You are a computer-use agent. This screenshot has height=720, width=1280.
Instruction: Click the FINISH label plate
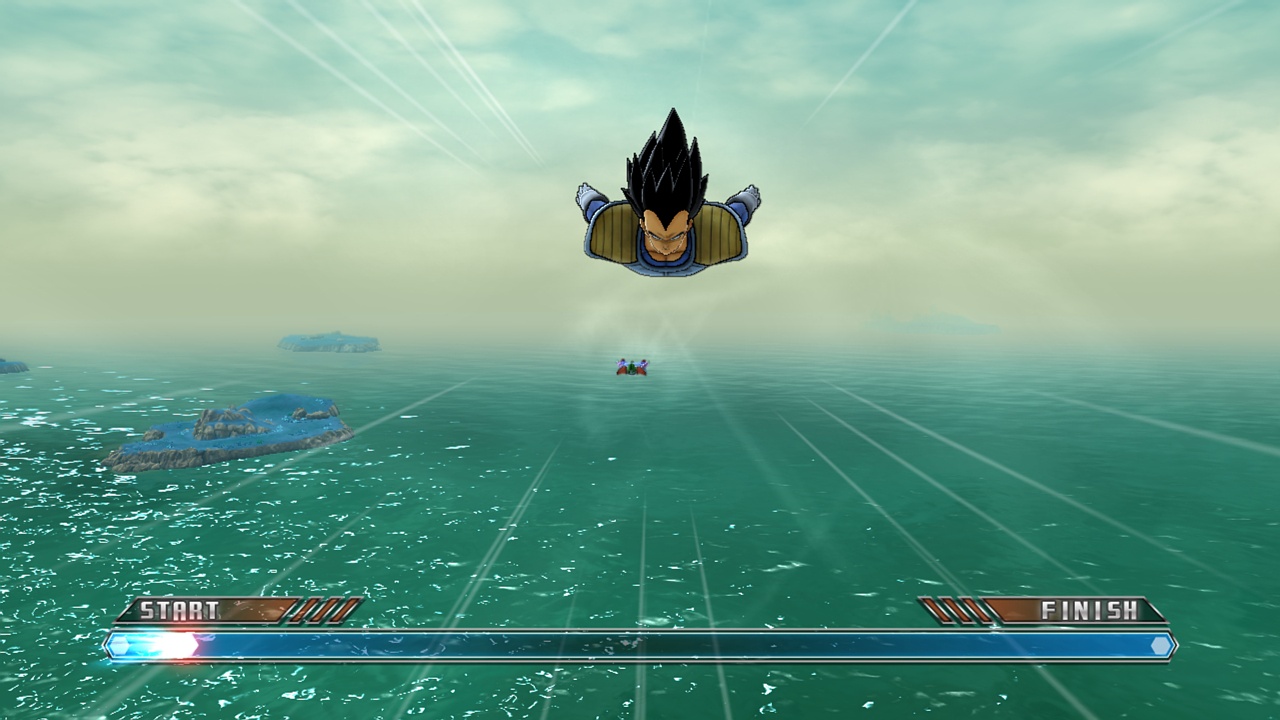[x=1090, y=608]
